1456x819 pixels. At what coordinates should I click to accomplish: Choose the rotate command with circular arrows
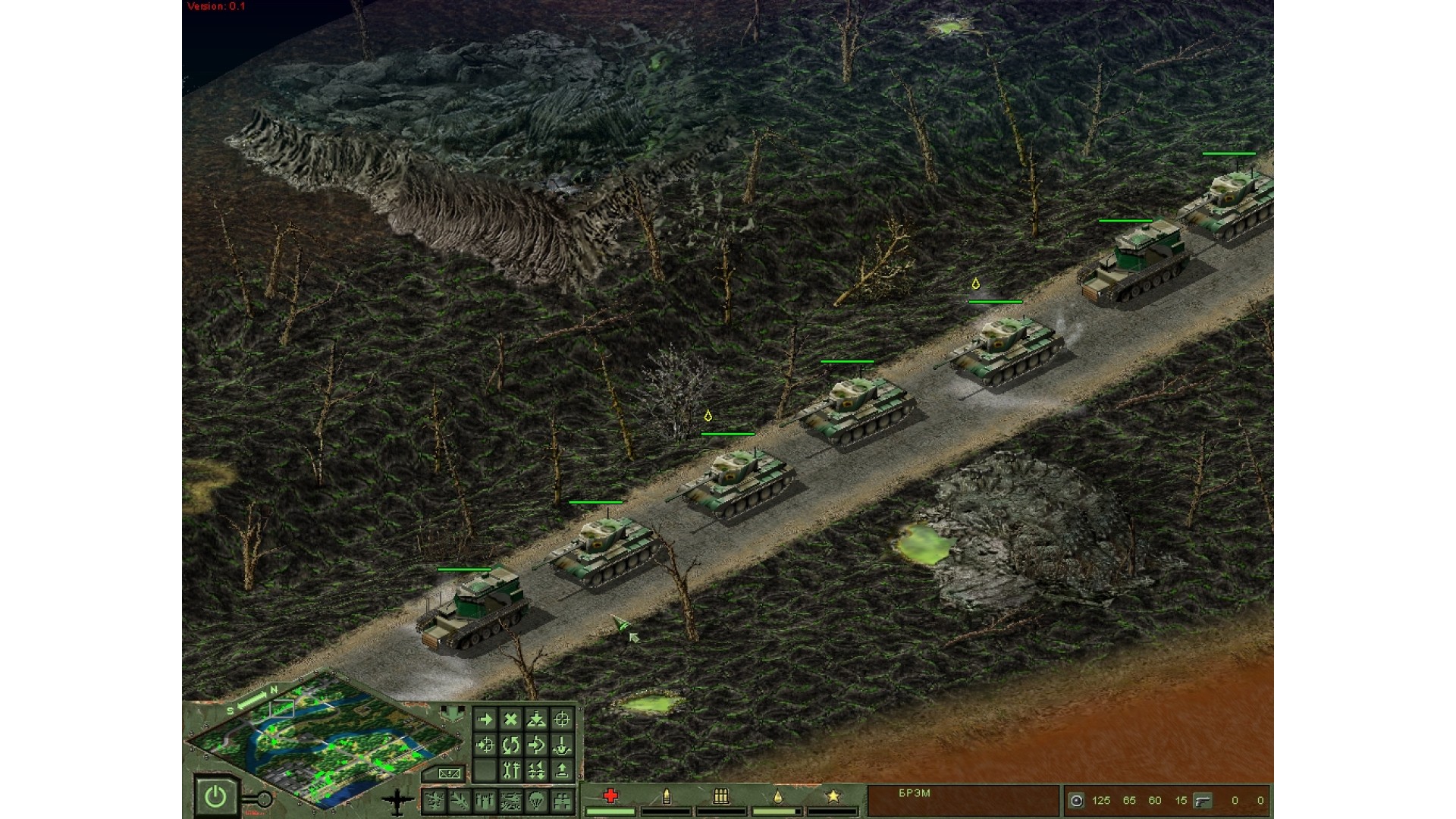pyautogui.click(x=511, y=745)
